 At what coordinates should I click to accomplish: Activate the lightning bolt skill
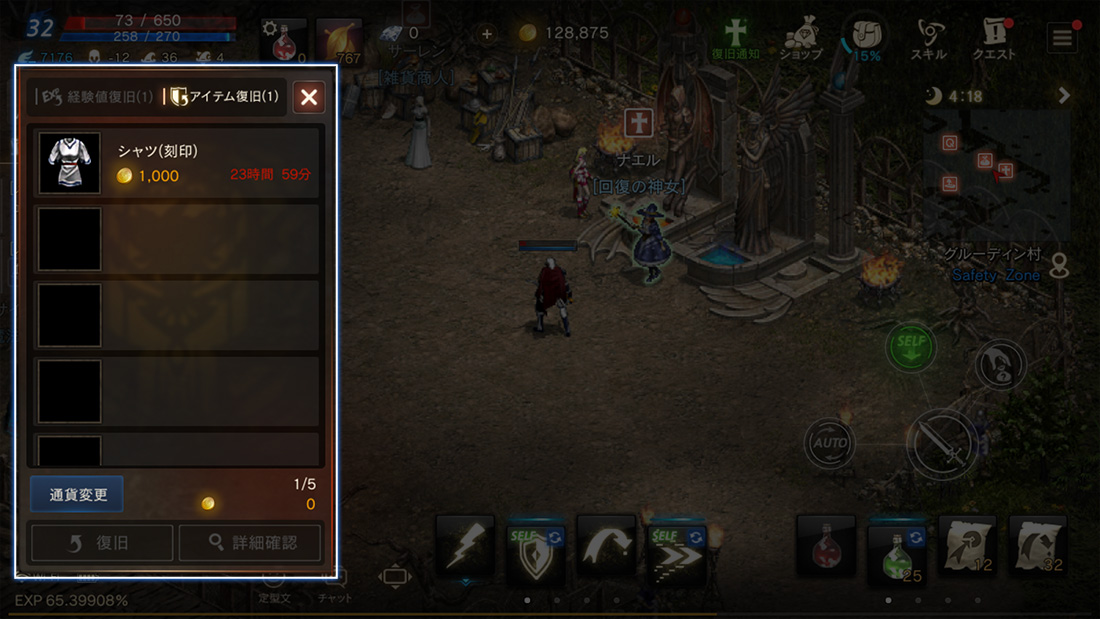point(465,544)
